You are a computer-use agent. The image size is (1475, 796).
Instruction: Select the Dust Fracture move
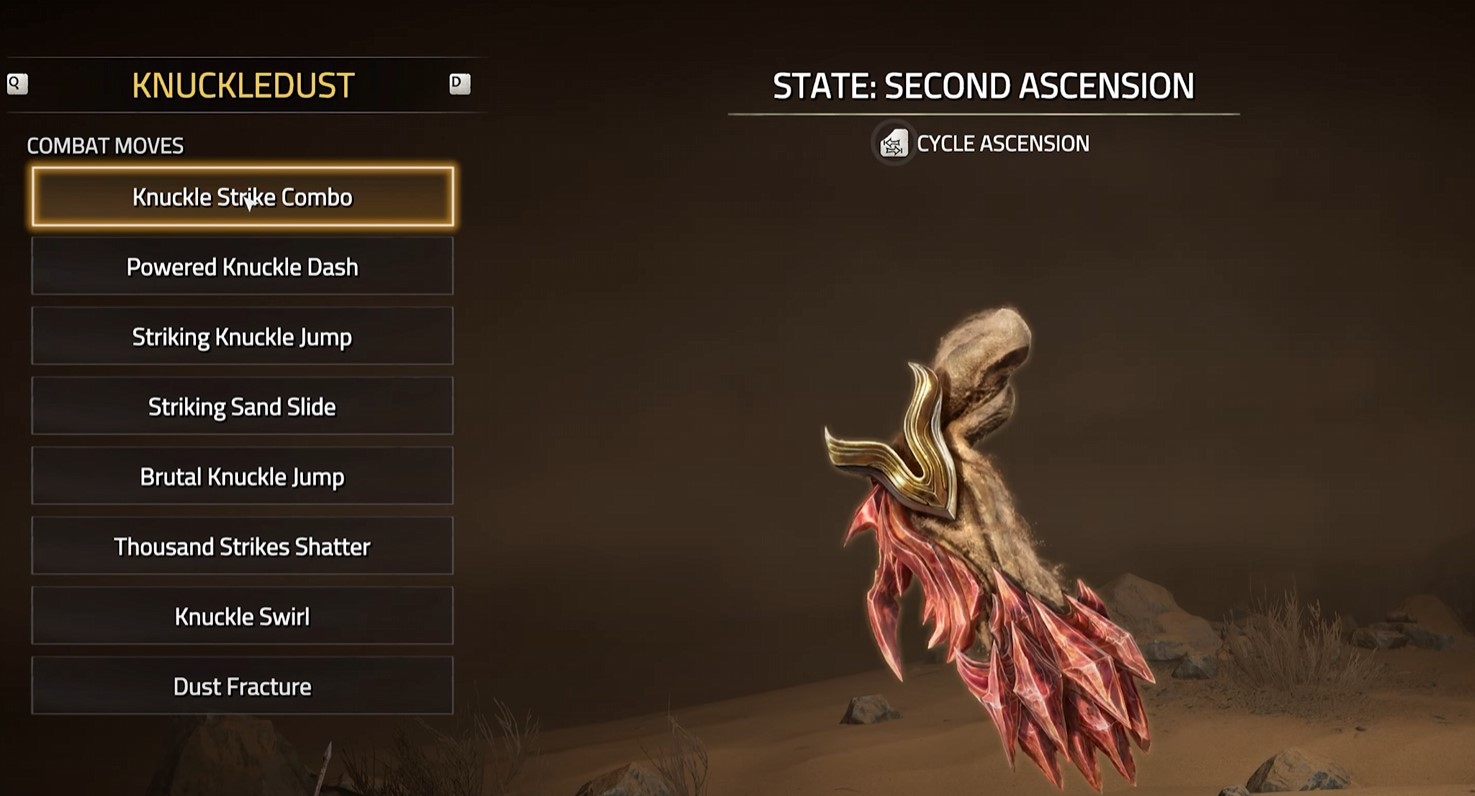click(x=242, y=686)
